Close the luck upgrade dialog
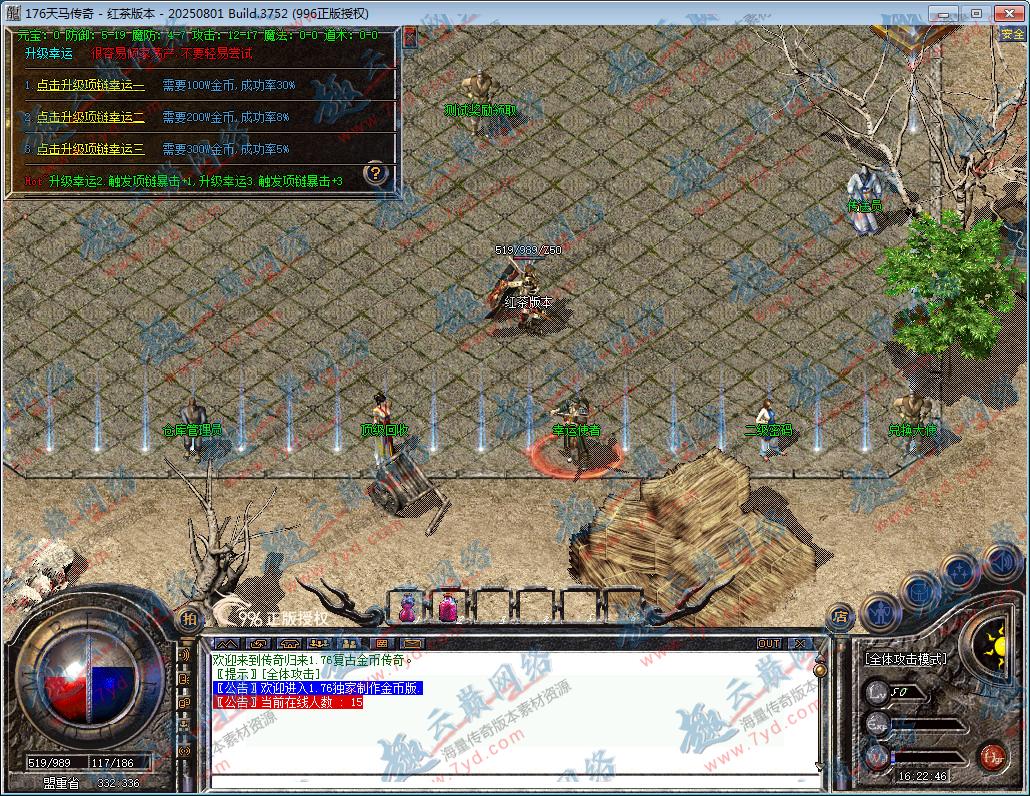The width and height of the screenshot is (1030, 796). point(409,37)
